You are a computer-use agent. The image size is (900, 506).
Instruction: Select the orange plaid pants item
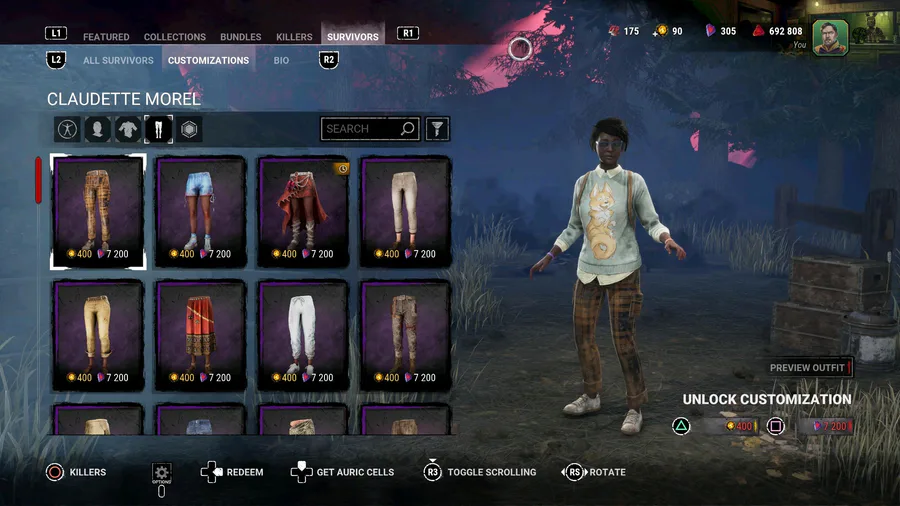[98, 212]
